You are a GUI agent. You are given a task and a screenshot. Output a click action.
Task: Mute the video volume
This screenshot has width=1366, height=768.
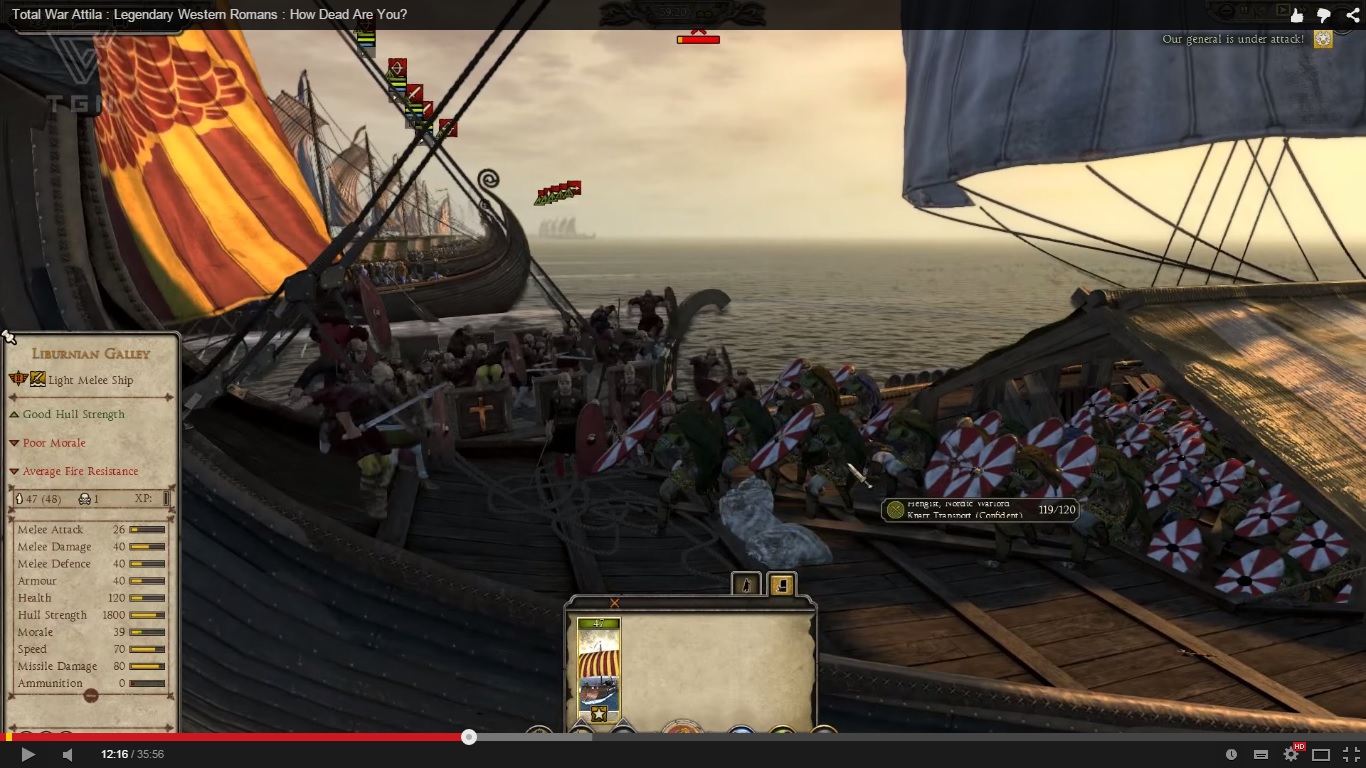pos(68,754)
